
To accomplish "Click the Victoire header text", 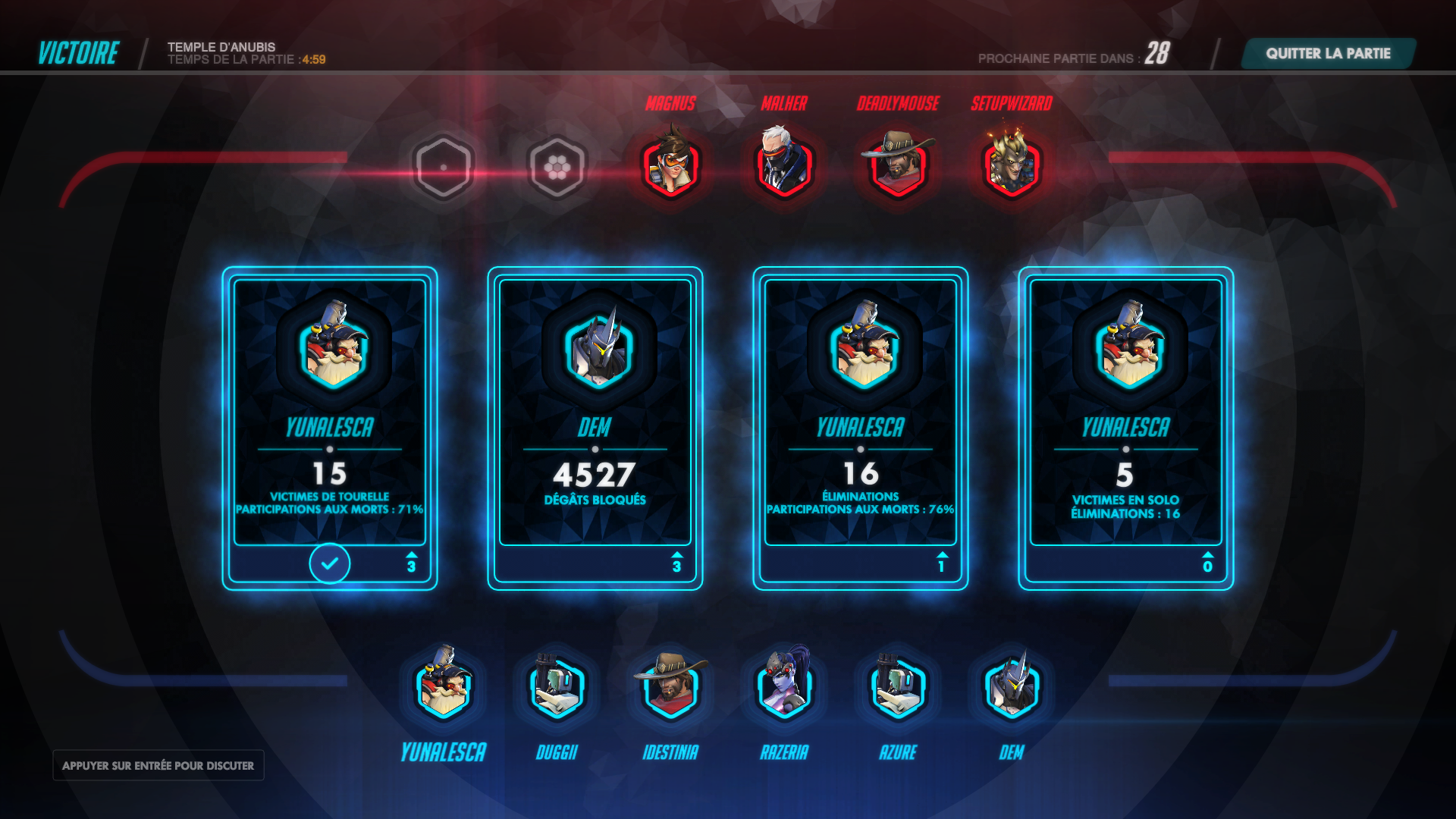I will pos(78,53).
